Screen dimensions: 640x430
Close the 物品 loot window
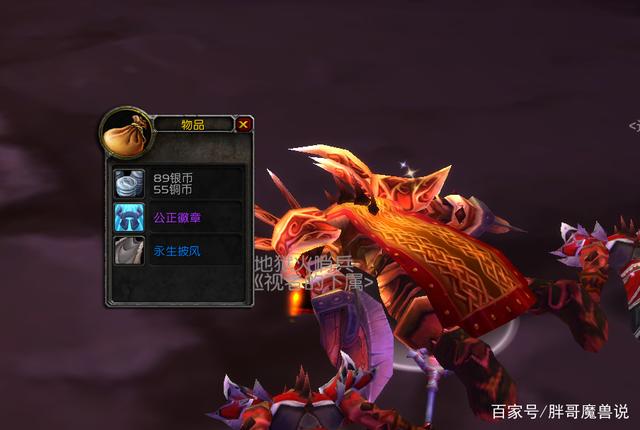point(244,125)
